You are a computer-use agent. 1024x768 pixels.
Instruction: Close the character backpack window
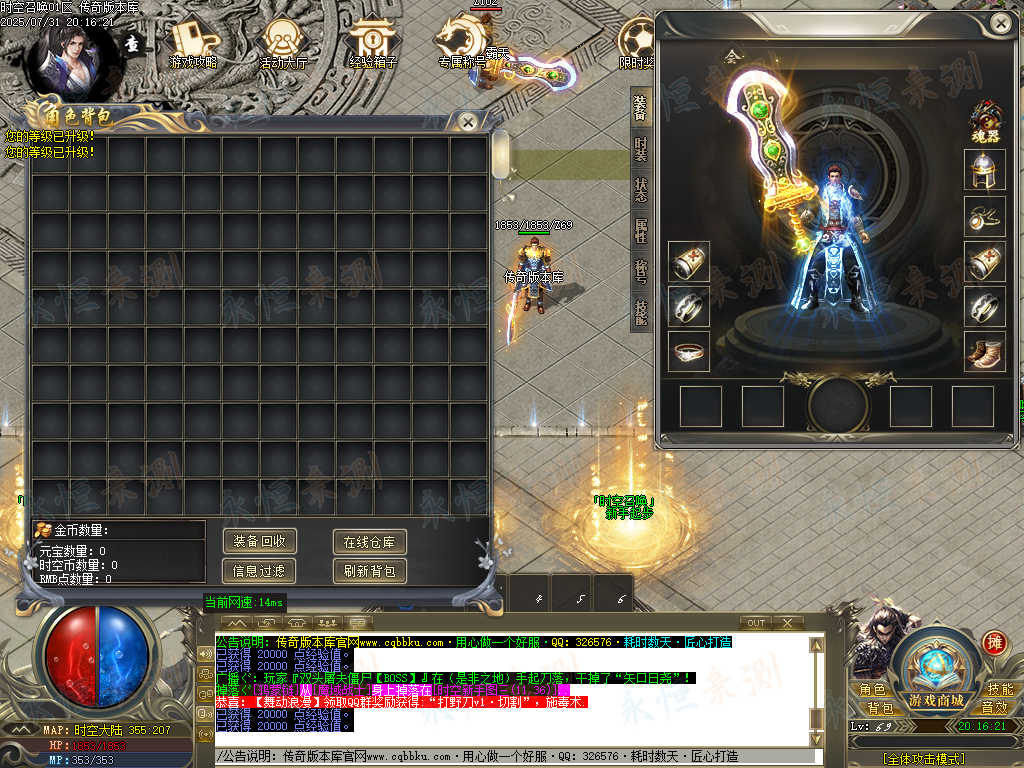pyautogui.click(x=467, y=121)
